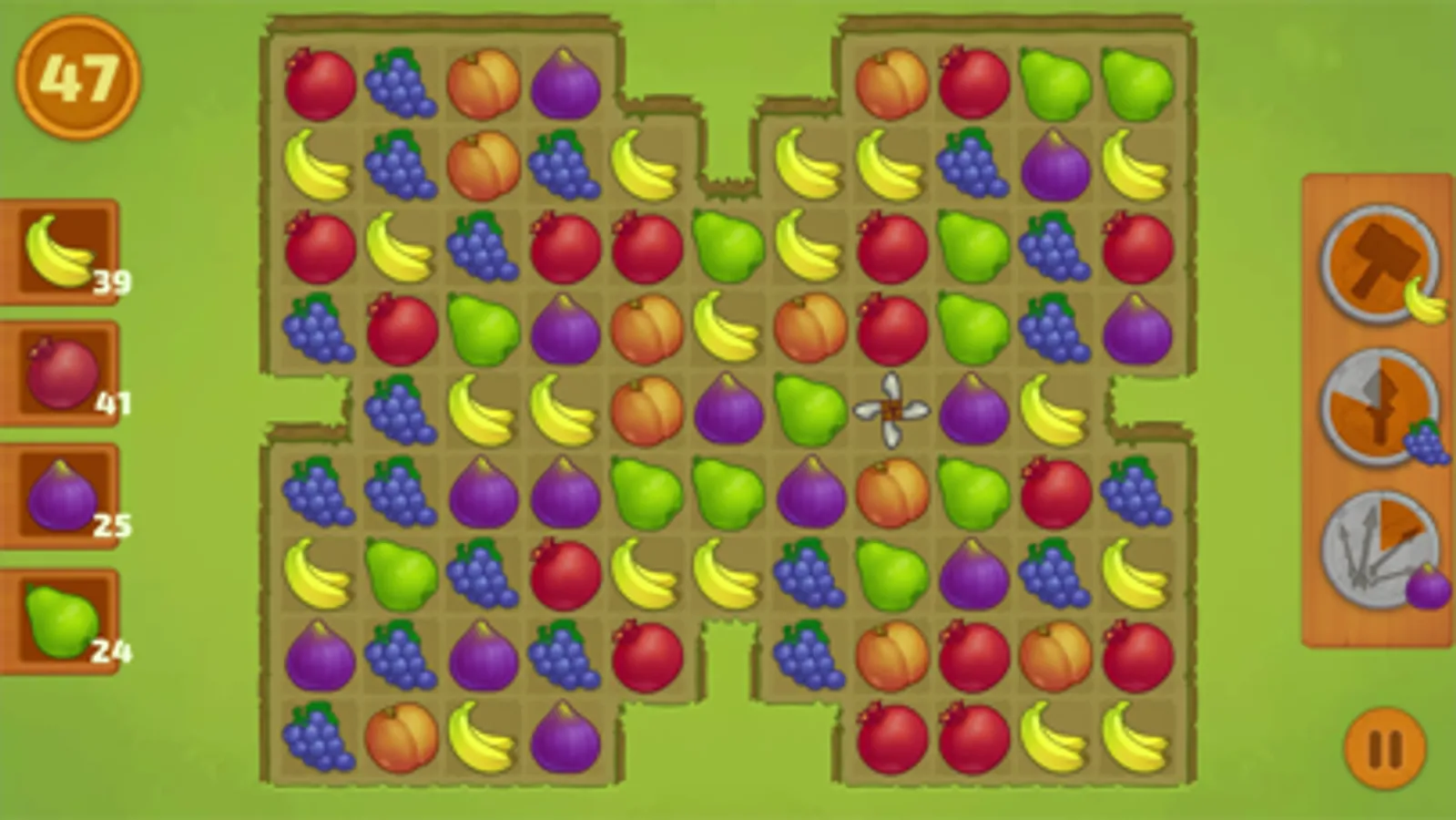Select the pomegranate in the top-right area
This screenshot has width=1456, height=820.
point(976,82)
